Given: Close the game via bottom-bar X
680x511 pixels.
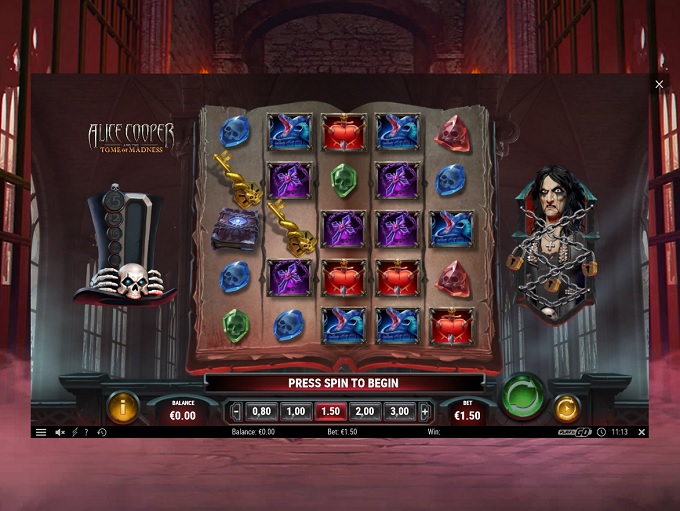Looking at the screenshot, I should point(641,432).
